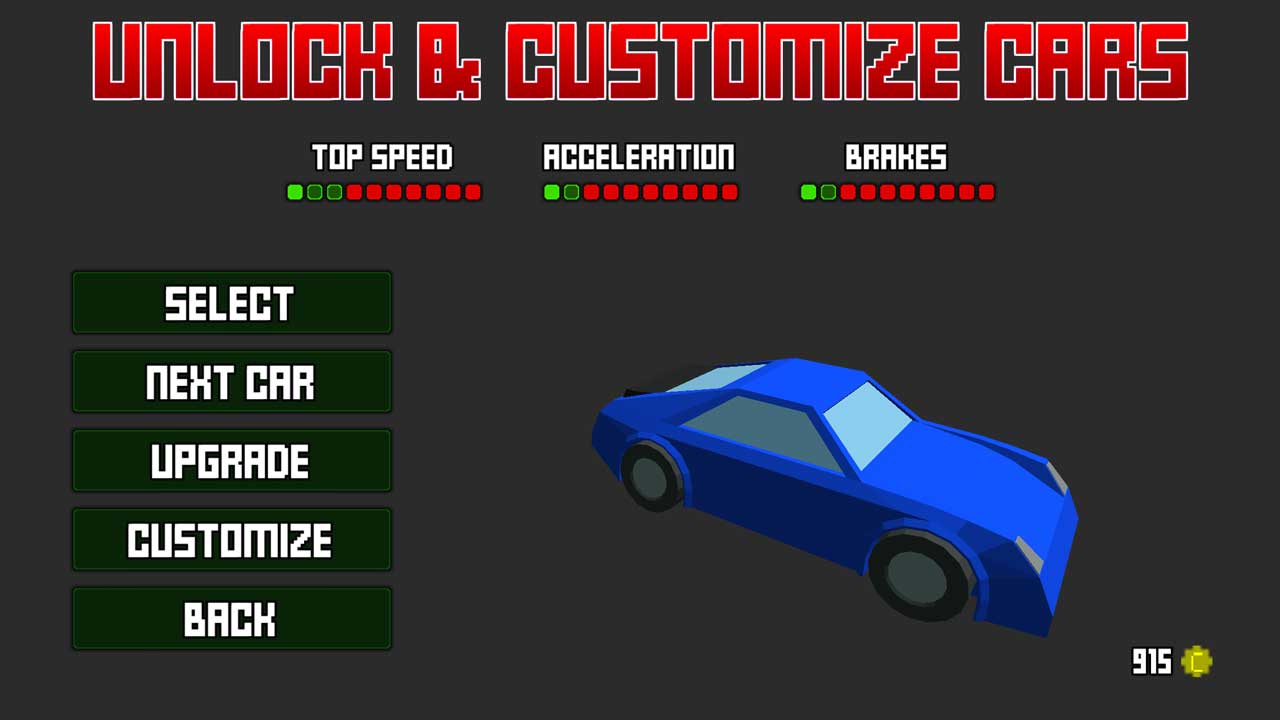Show the next car
Image resolution: width=1280 pixels, height=720 pixels.
tap(231, 382)
